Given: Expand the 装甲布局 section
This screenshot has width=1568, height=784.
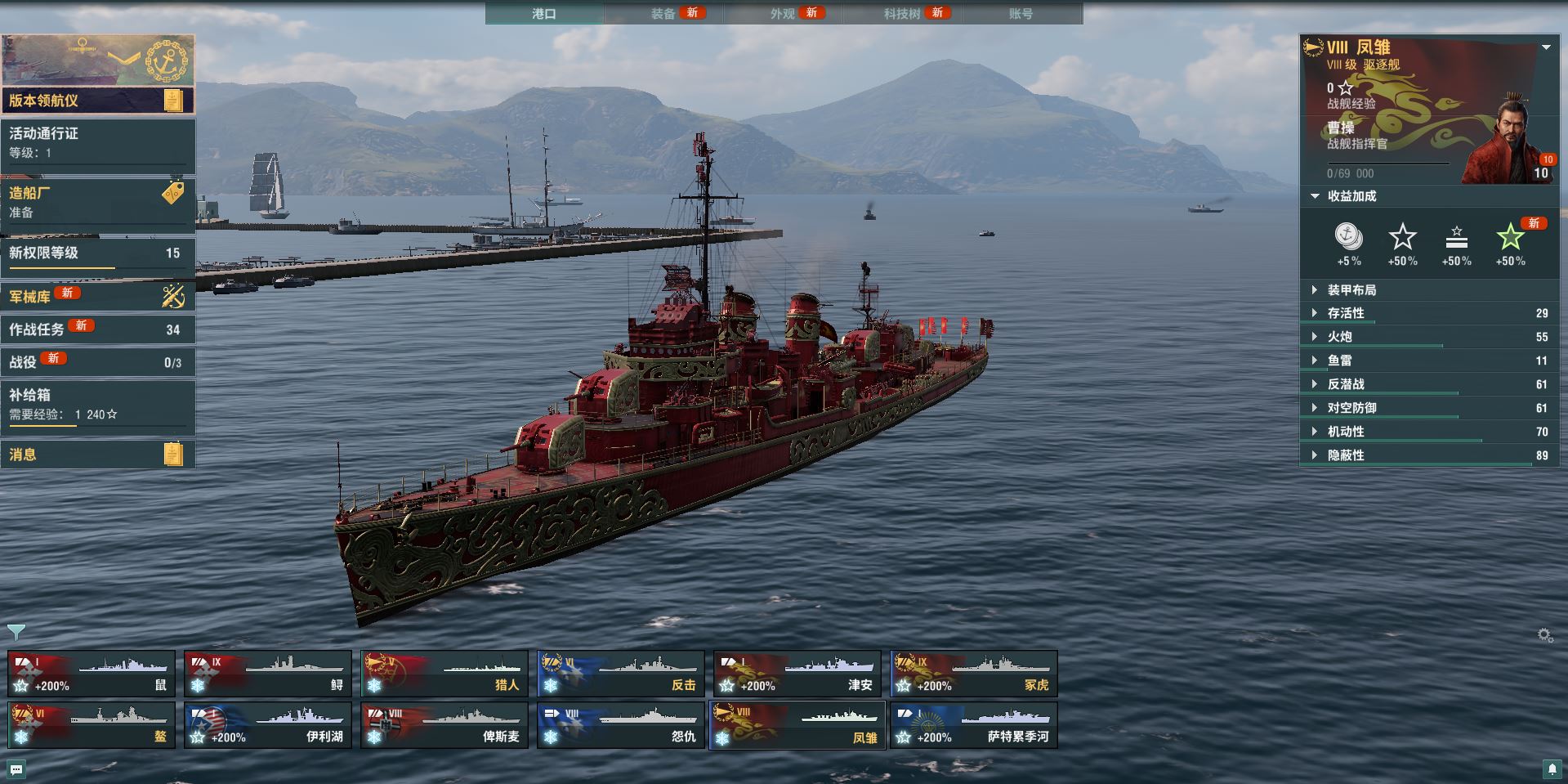Looking at the screenshot, I should pos(1351,290).
